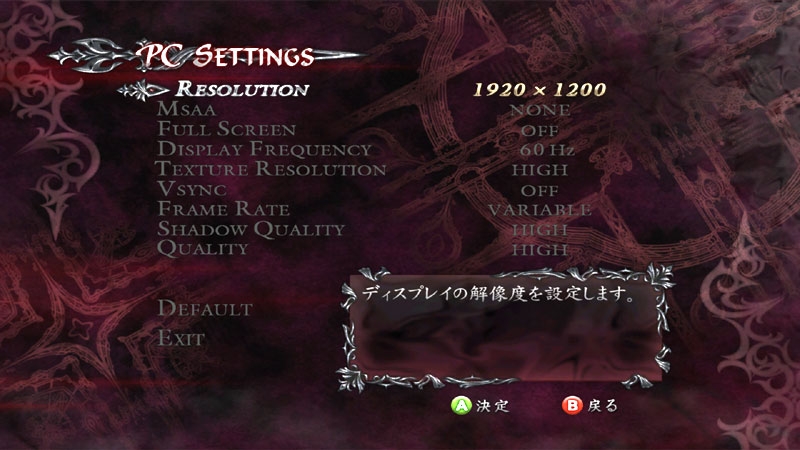Select the Frame Rate option
The width and height of the screenshot is (800, 450).
[223, 209]
